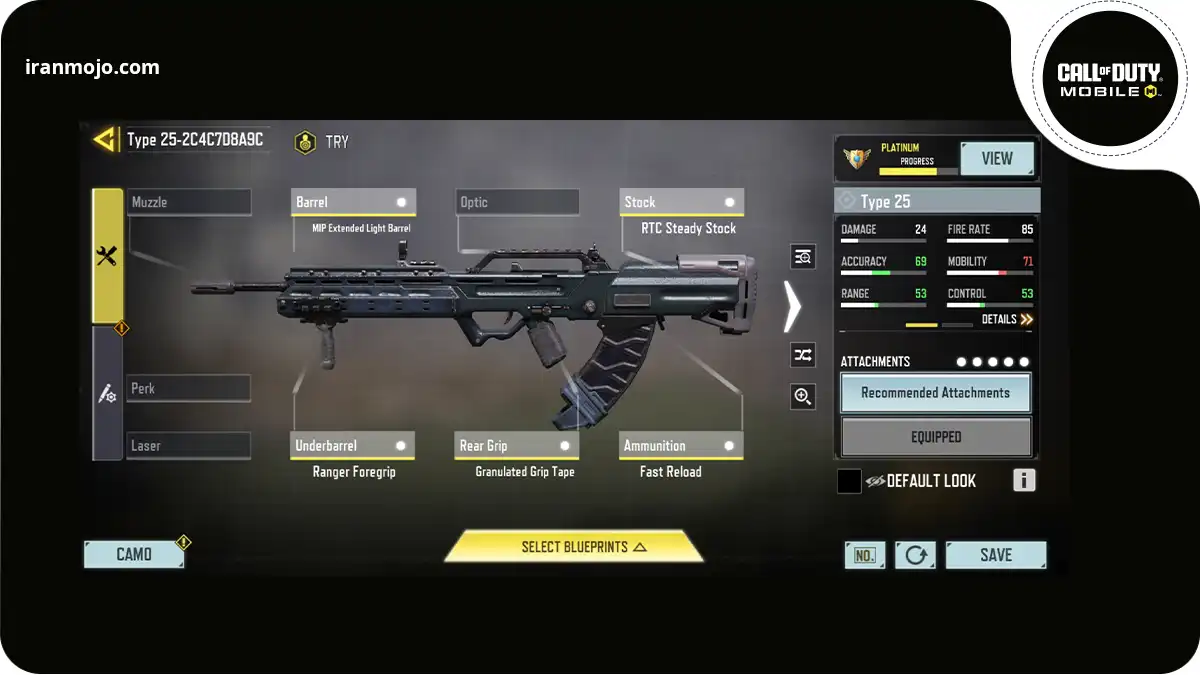Open the Ammunition attachment slot
1200x675 pixels.
(681, 446)
